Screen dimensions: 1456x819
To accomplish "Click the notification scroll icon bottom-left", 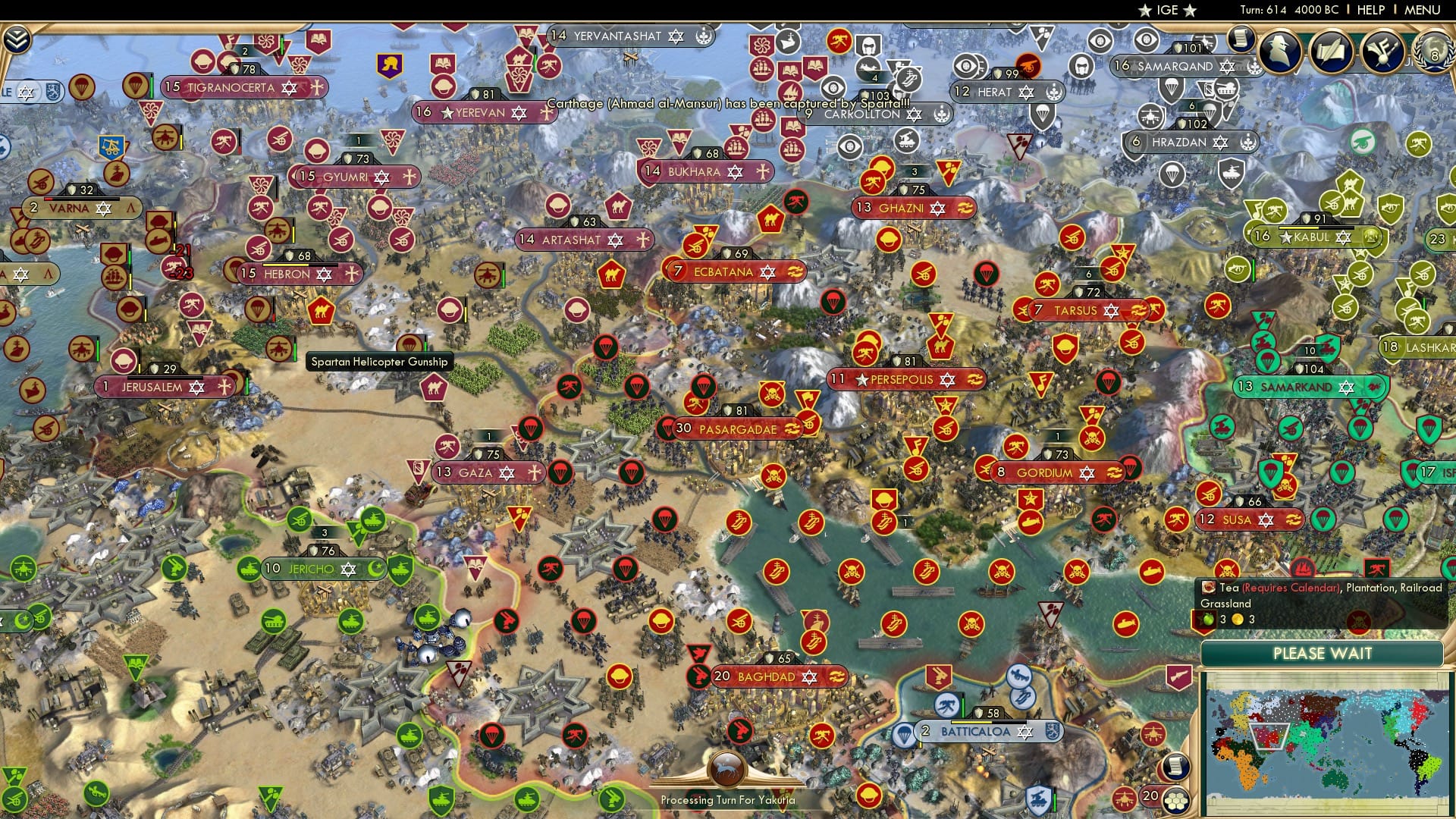I will [1175, 767].
